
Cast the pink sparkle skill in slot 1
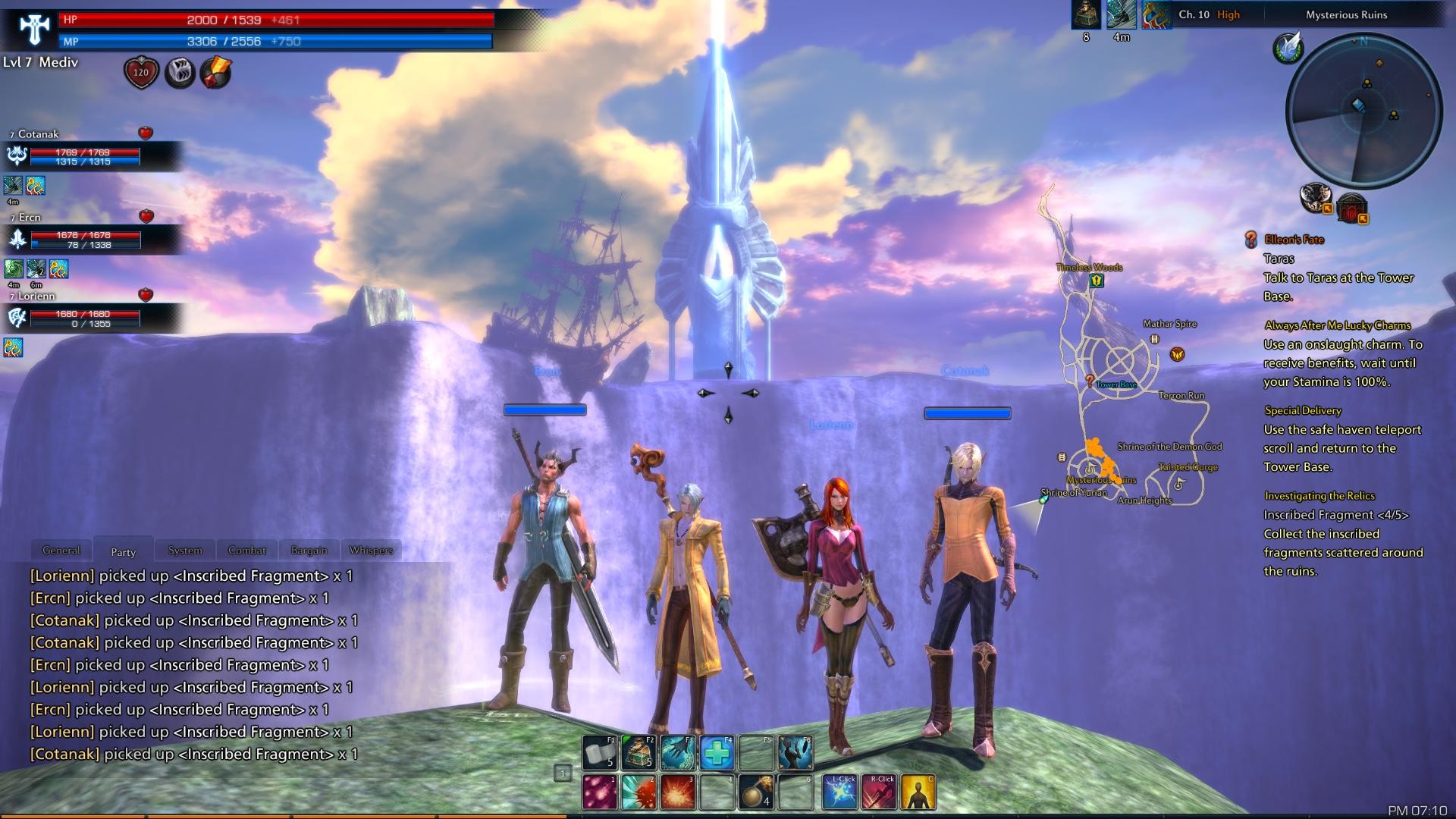(600, 792)
